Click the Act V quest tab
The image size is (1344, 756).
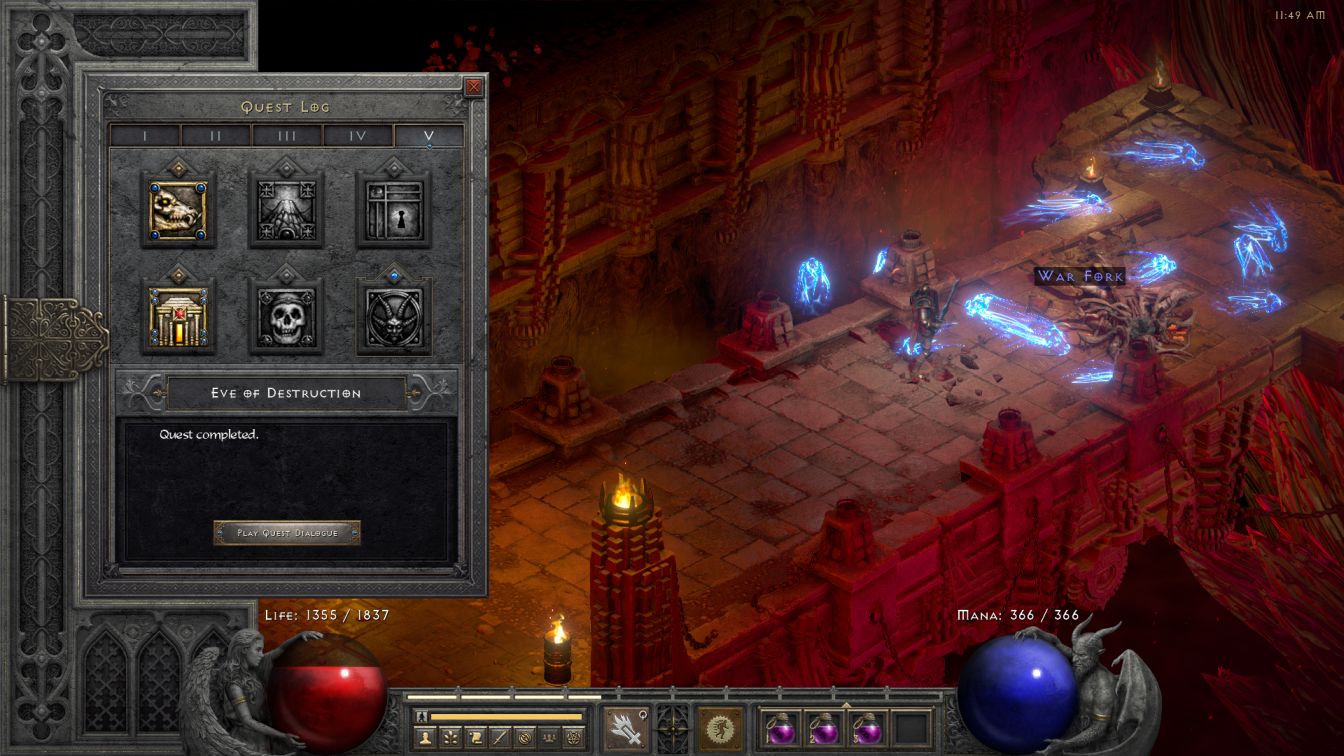tap(429, 136)
